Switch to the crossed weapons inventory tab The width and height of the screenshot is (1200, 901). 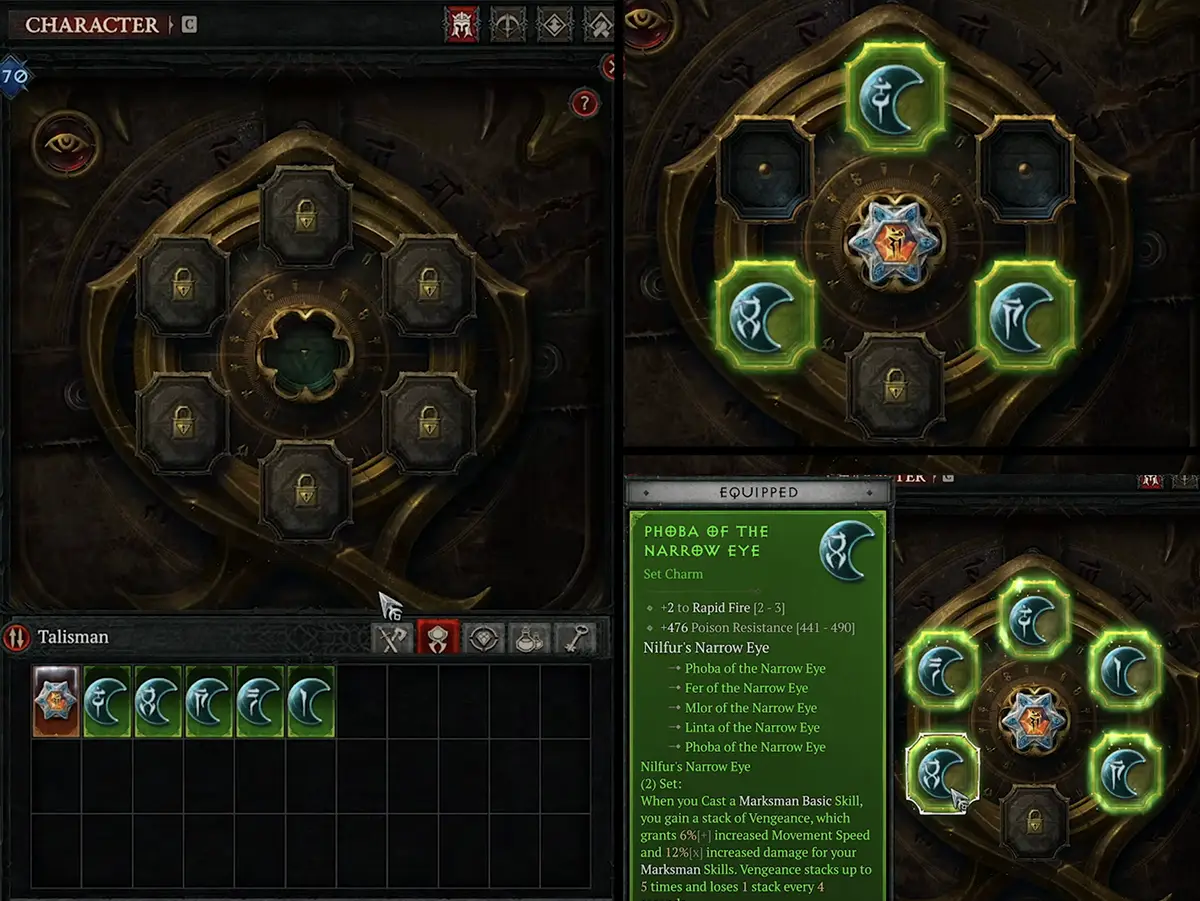coord(391,638)
